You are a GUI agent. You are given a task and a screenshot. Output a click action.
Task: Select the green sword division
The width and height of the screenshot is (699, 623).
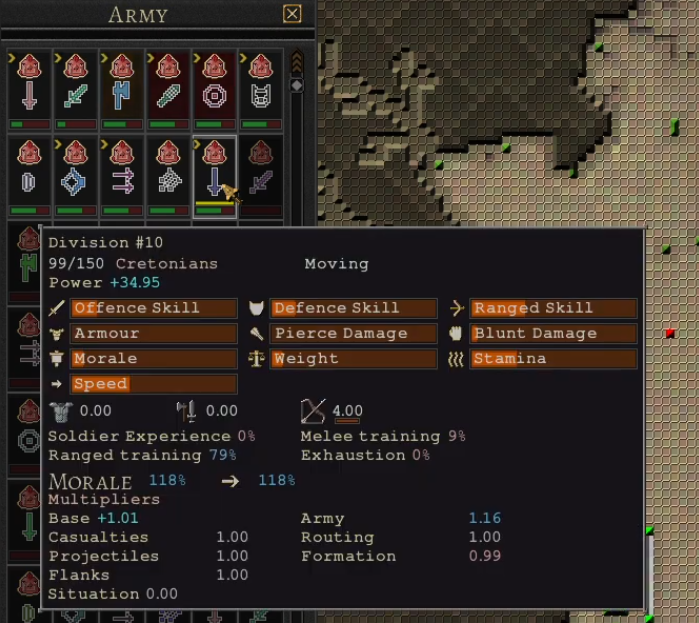pos(75,89)
